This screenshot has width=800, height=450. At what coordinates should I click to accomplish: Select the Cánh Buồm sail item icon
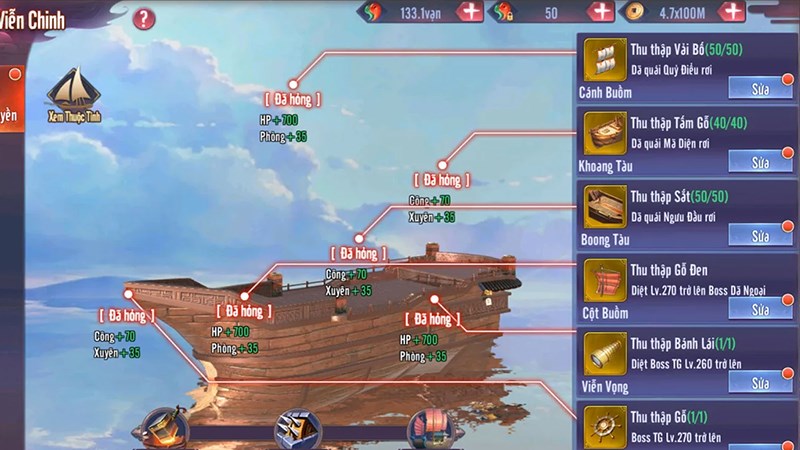603,58
